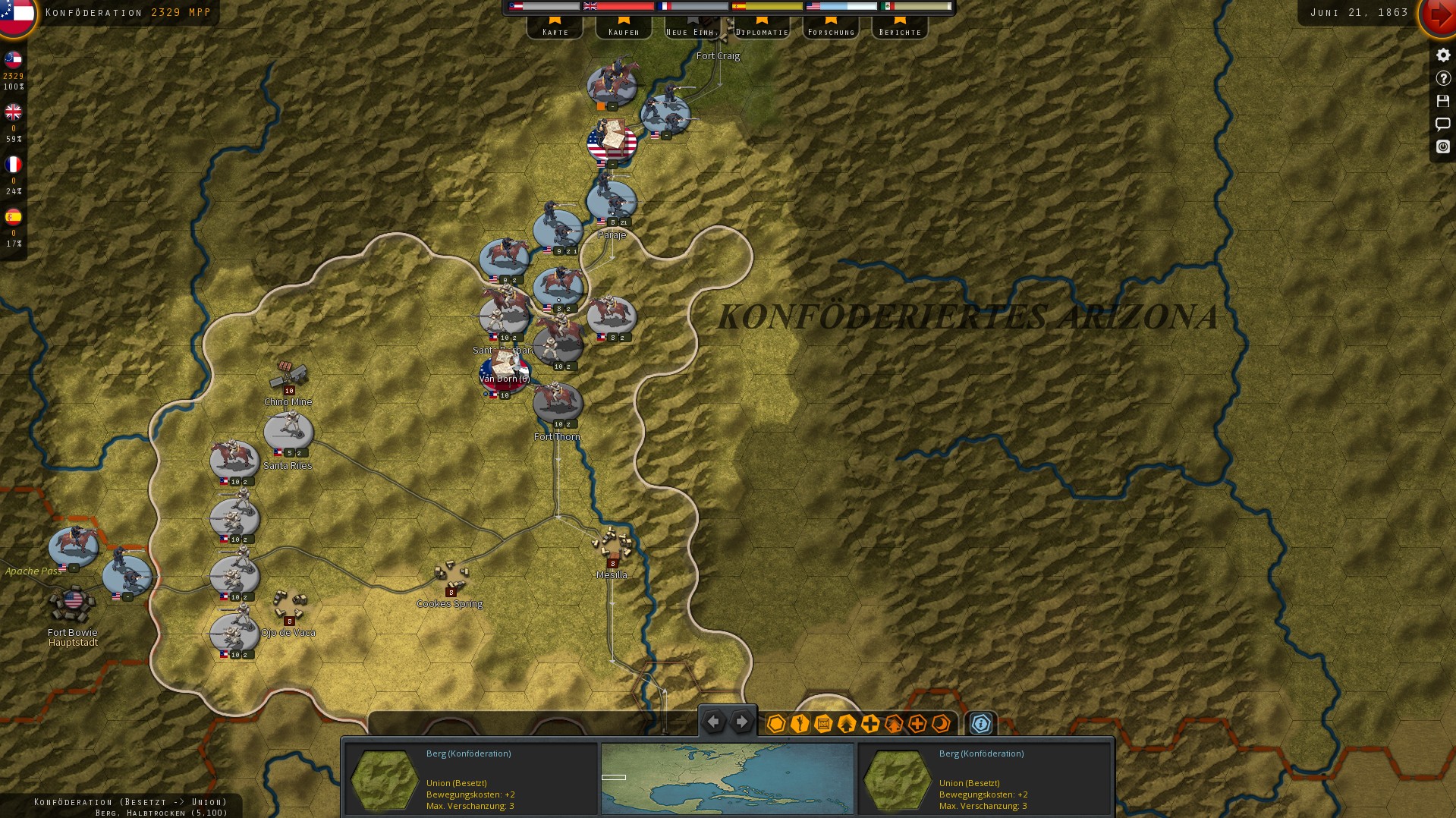The width and height of the screenshot is (1456, 818).
Task: Open the help question mark icon
Action: click(1443, 77)
